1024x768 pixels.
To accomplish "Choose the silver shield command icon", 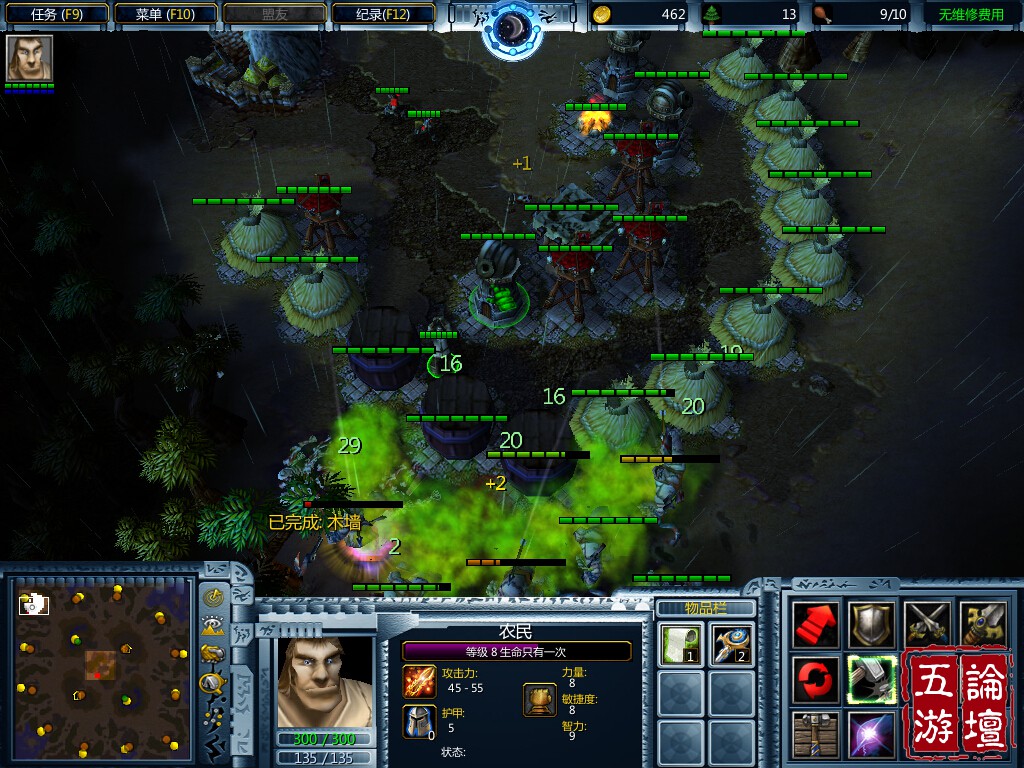I will tap(871, 625).
